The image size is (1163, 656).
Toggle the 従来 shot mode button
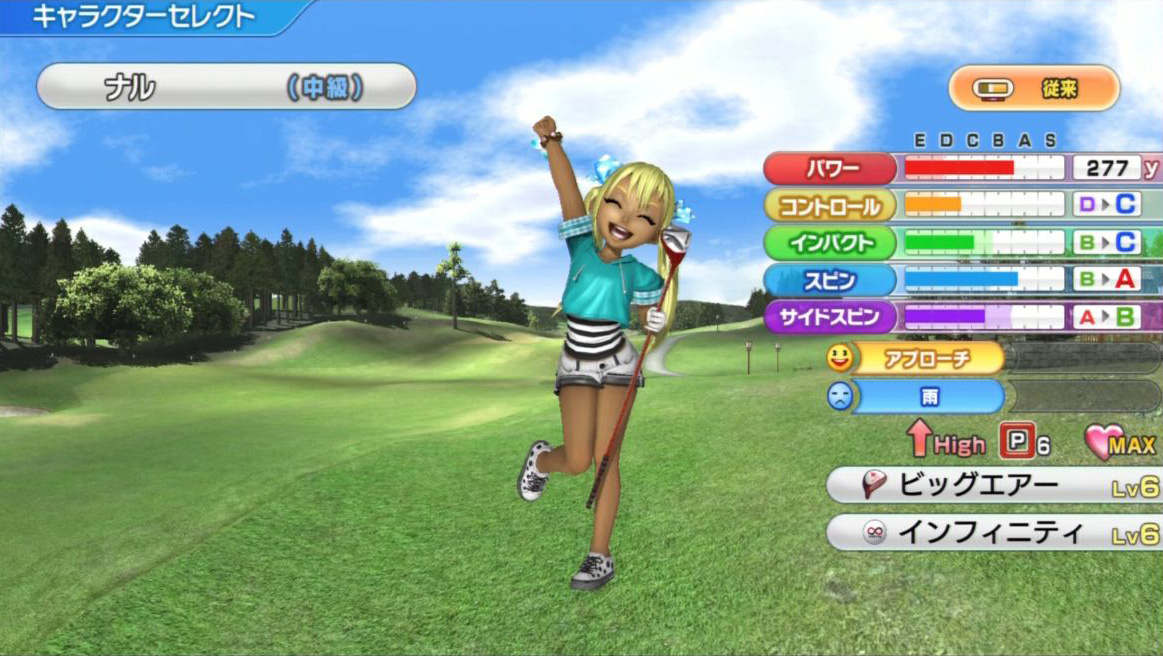click(1034, 88)
